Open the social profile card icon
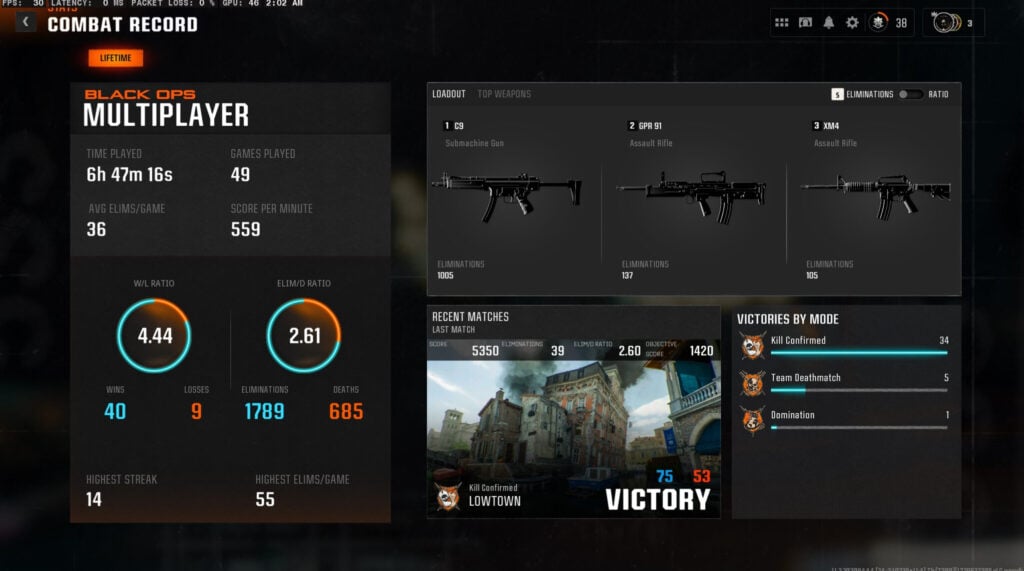The height and width of the screenshot is (571, 1024). [805, 22]
